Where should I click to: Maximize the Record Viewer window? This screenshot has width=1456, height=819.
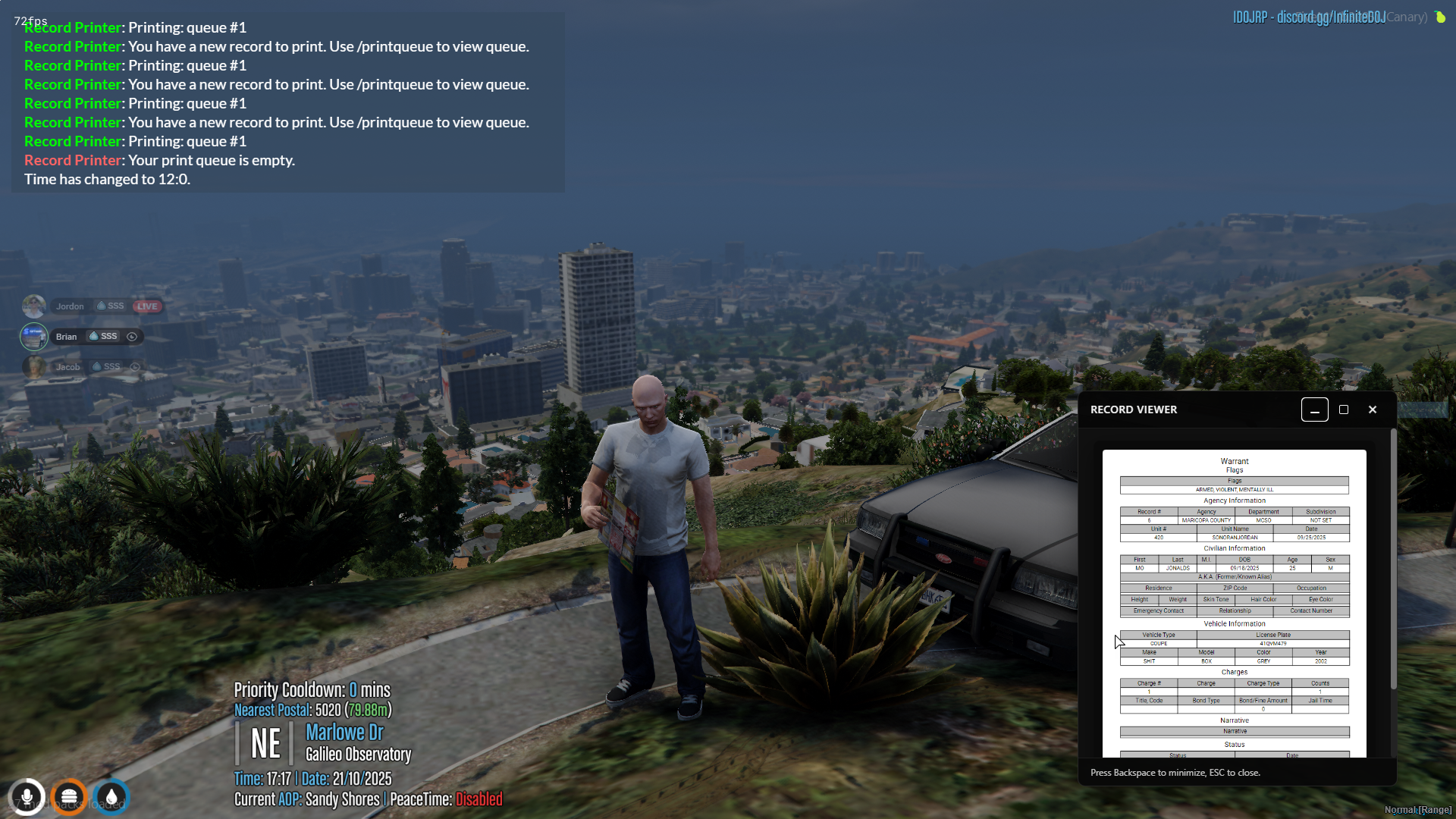1344,409
